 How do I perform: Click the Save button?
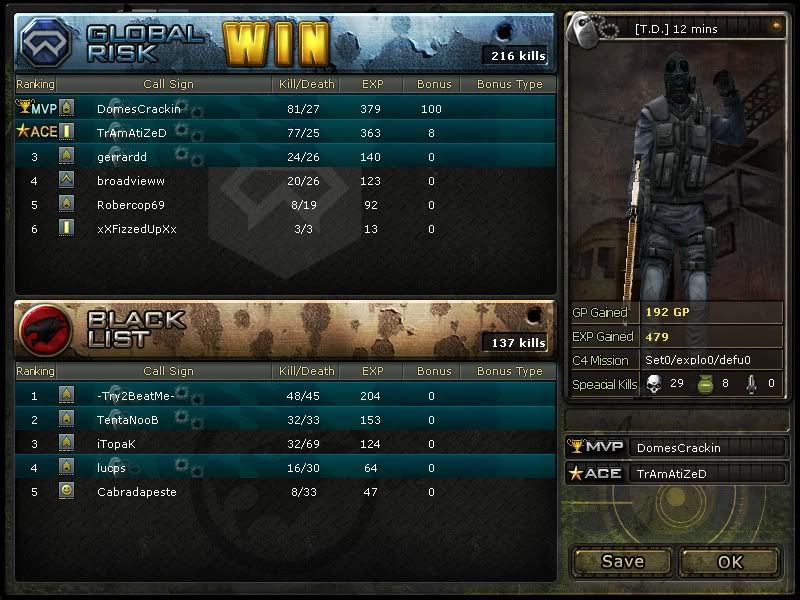coord(622,562)
